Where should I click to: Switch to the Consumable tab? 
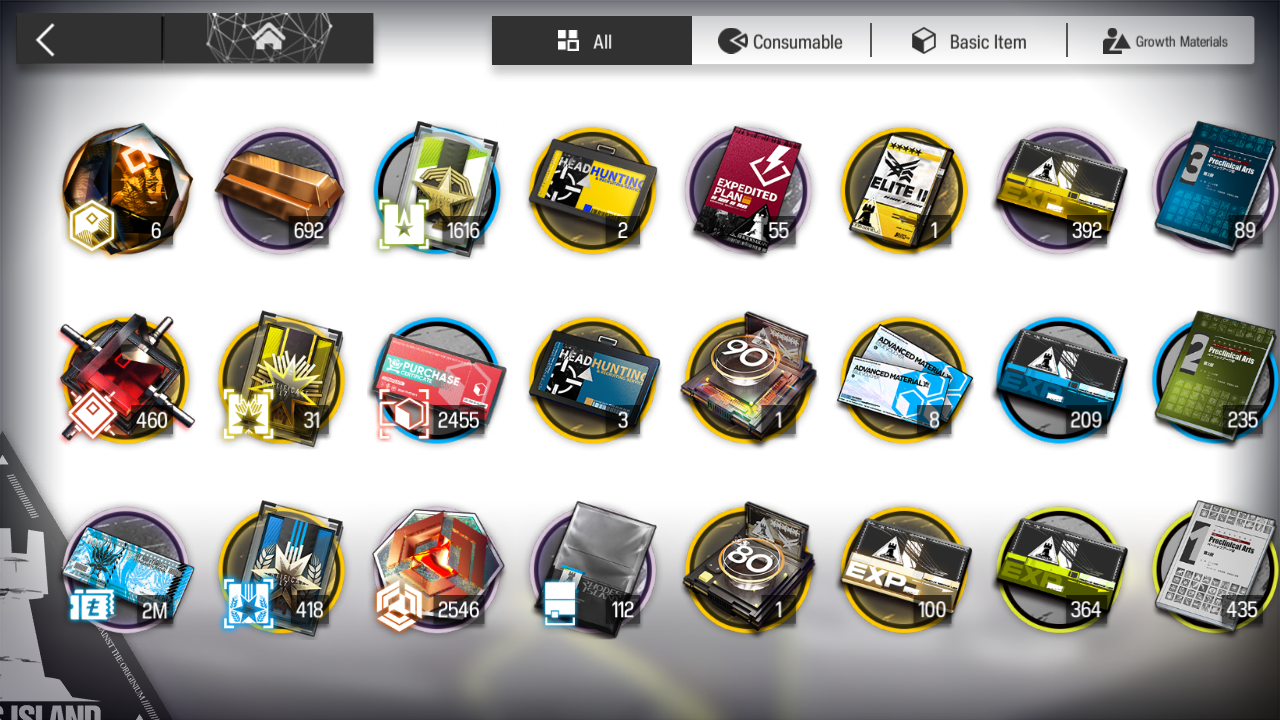[781, 41]
